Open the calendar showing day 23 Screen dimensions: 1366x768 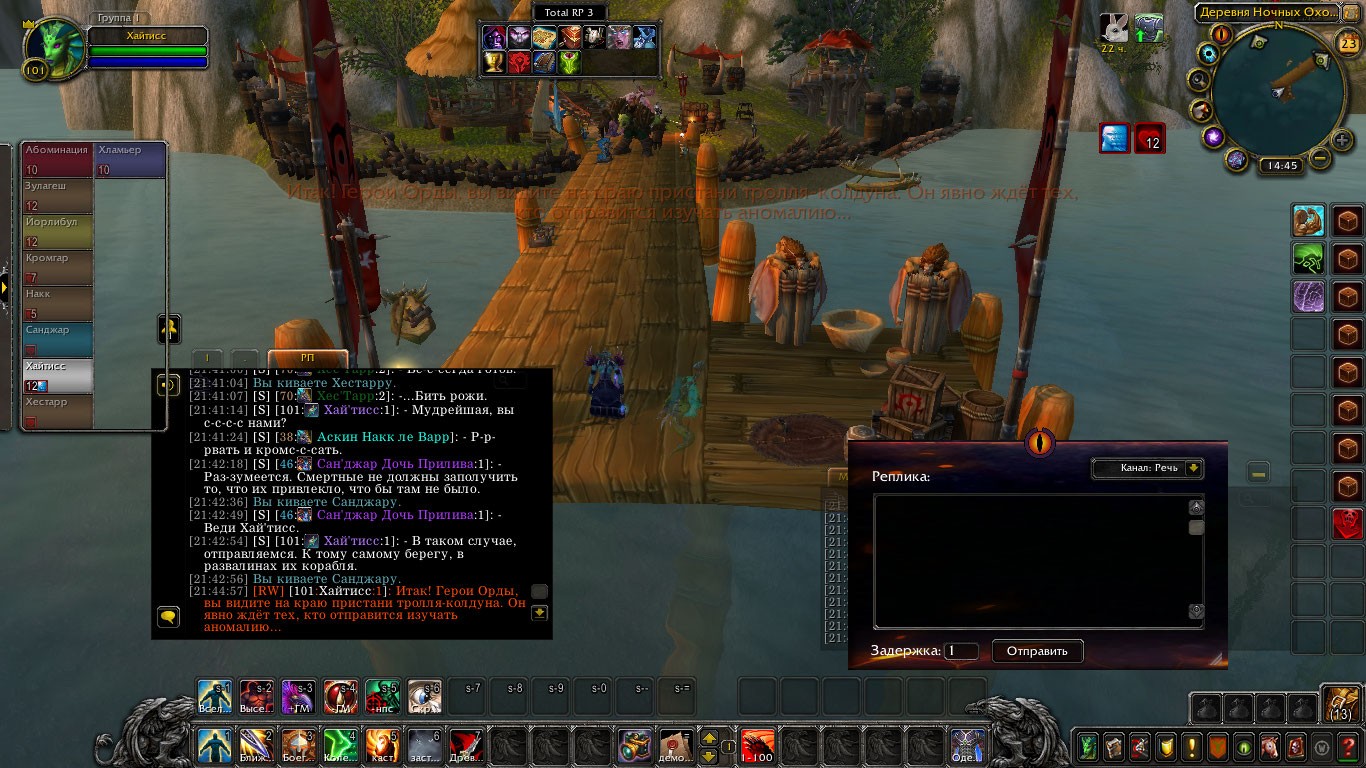[1346, 41]
